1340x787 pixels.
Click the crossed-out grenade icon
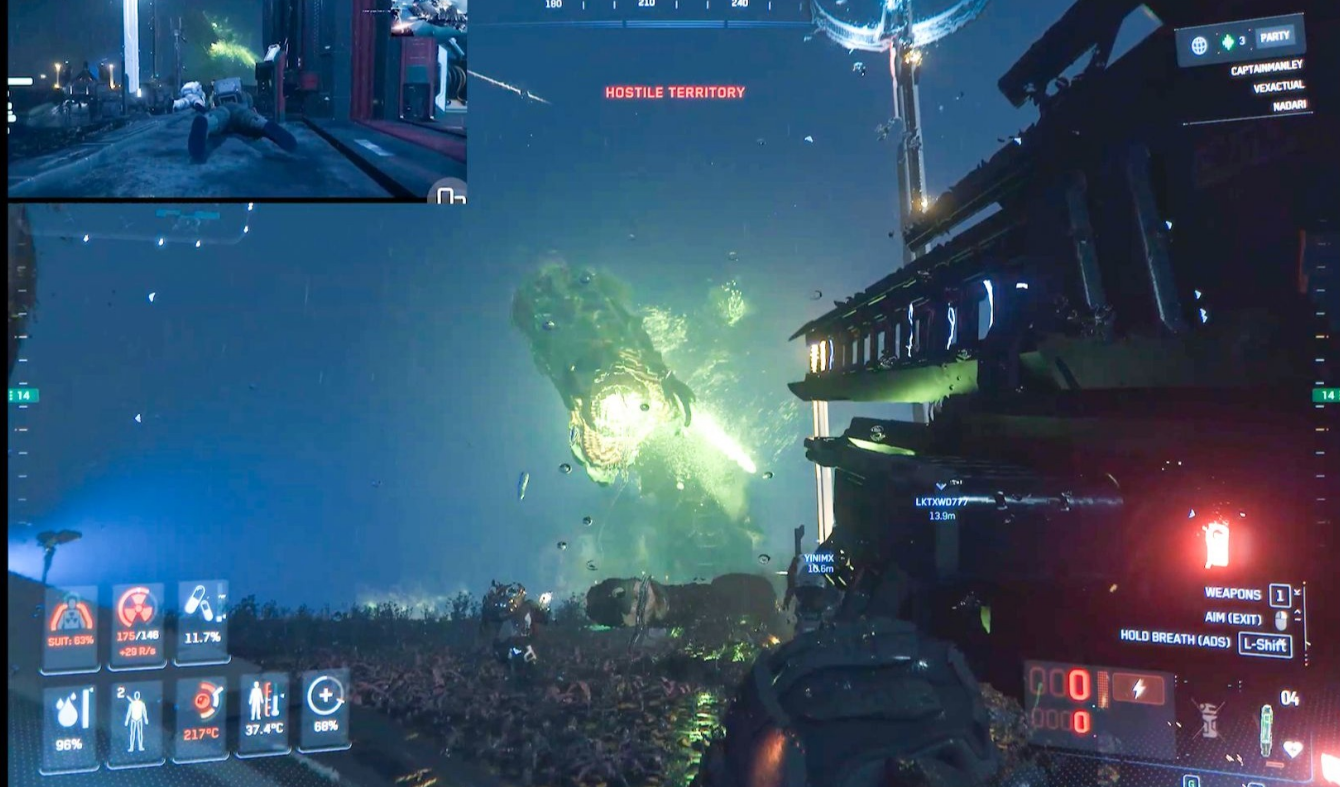1210,720
